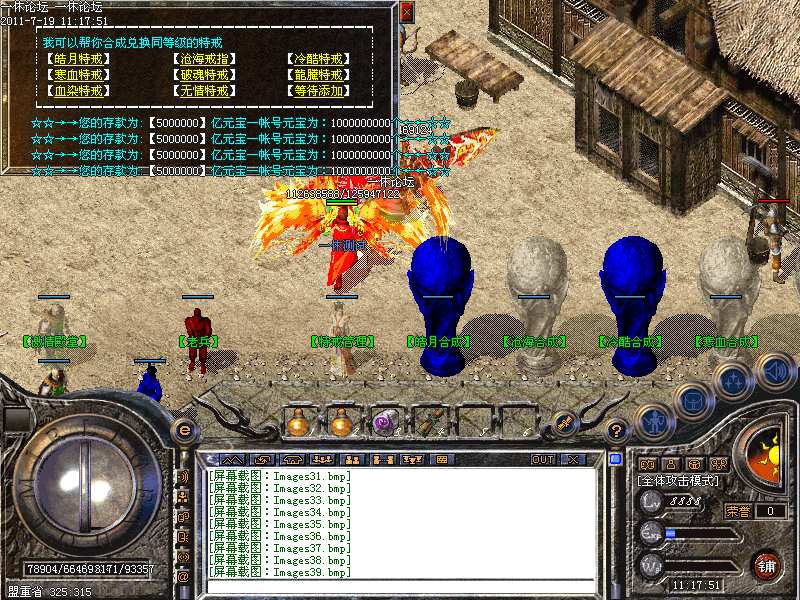The image size is (800, 600).
Task: Open the skills sparkle round button
Action: pos(734,380)
